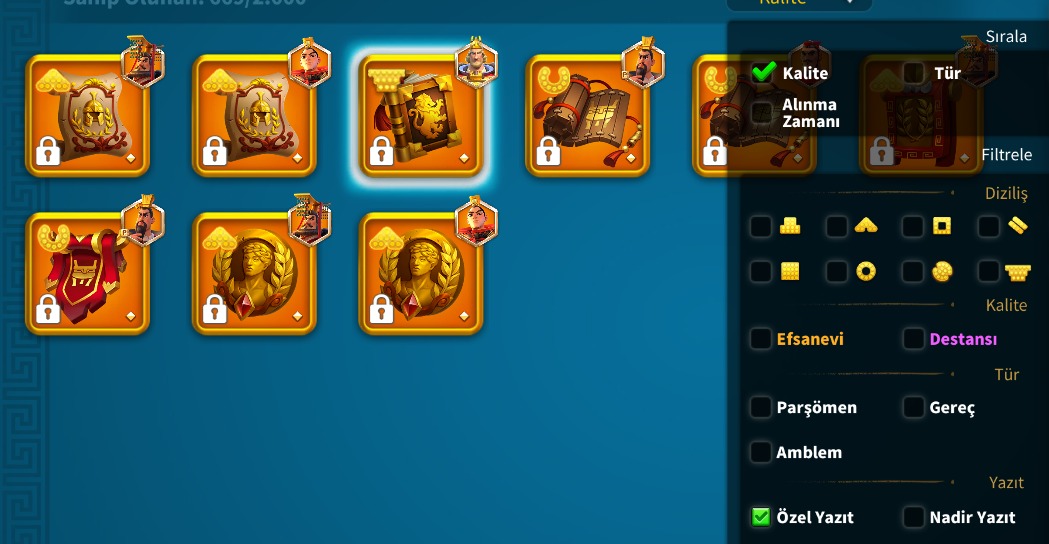Sort armaments by Tür
This screenshot has width=1049, height=544.
(913, 73)
